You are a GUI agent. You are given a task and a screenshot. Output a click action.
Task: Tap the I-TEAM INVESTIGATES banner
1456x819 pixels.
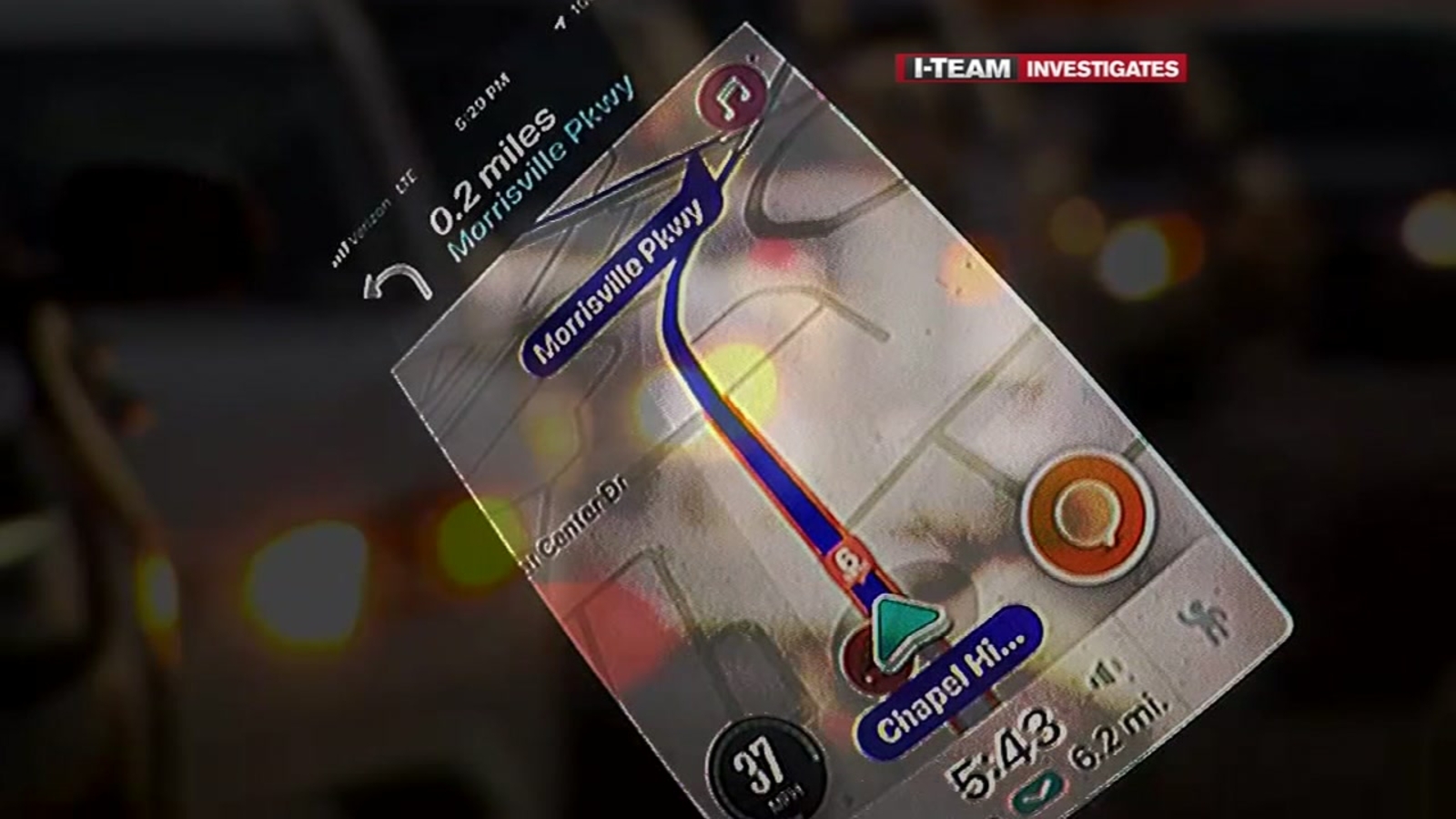(1040, 65)
